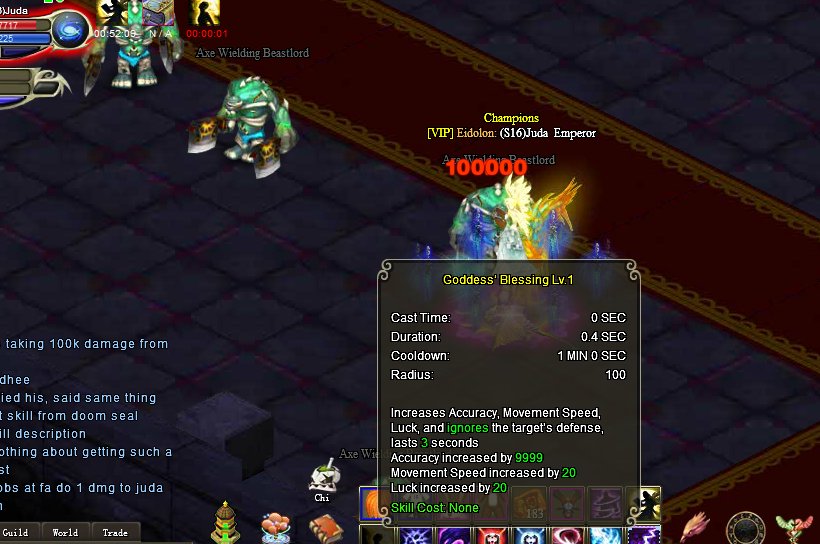Viewport: 820px width, 544px height.
Task: Open the brown leather book icon
Action: tap(324, 527)
